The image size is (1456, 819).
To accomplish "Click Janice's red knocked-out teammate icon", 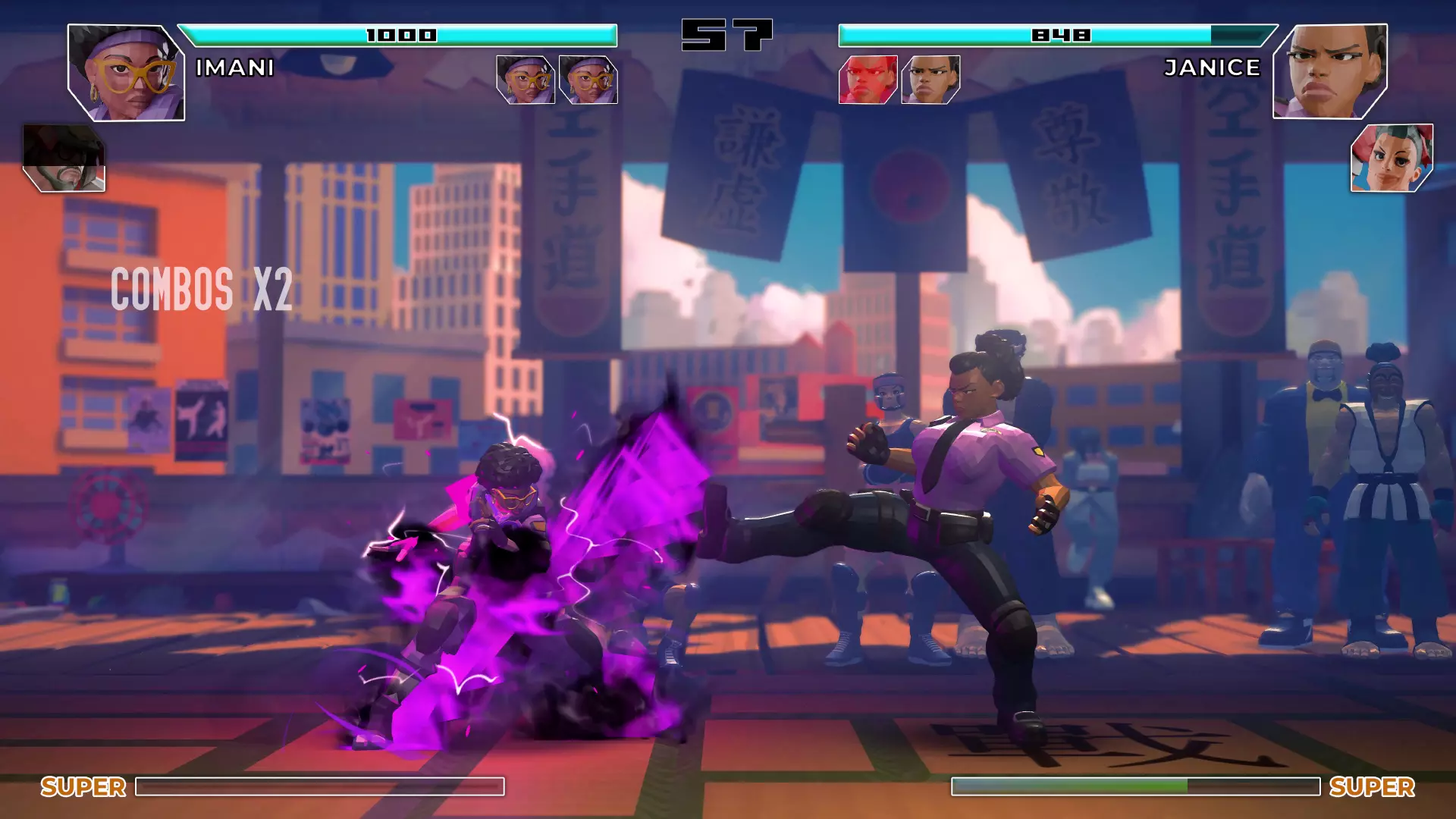I will click(869, 80).
